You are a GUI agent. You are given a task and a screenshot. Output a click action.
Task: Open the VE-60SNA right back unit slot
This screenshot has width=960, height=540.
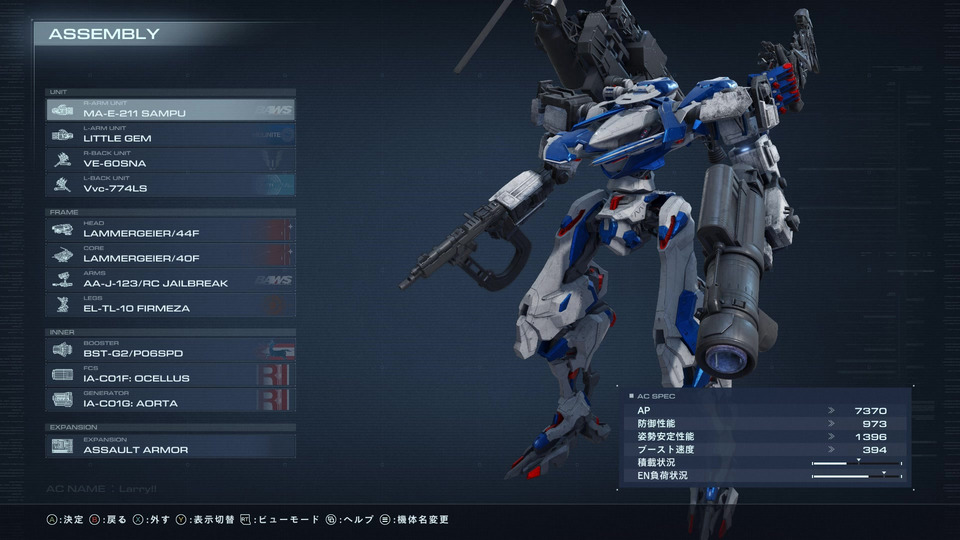tap(170, 160)
